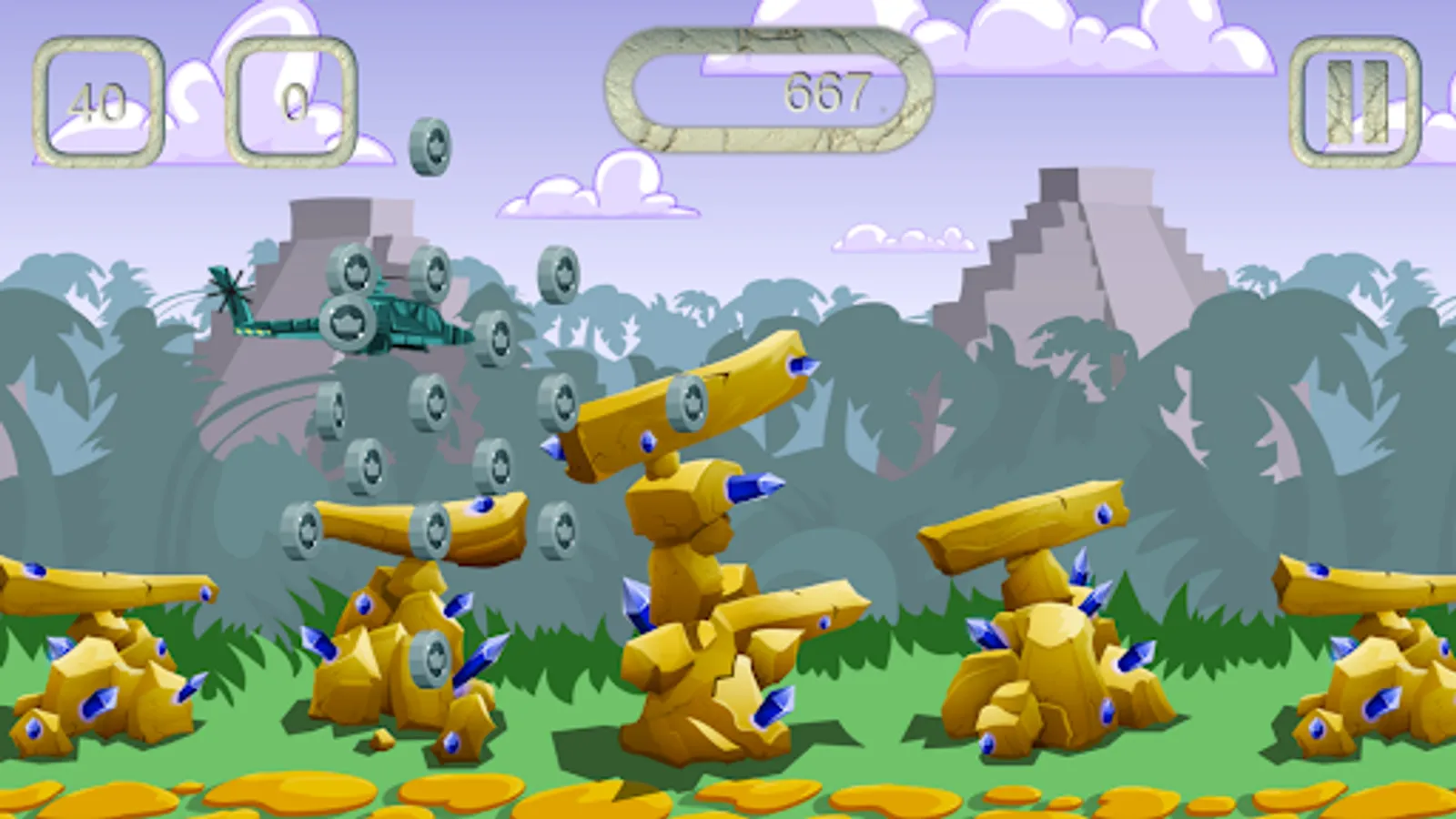Viewport: 1456px width, 819px height.
Task: Click the score bar's progress frame
Action: click(x=769, y=88)
